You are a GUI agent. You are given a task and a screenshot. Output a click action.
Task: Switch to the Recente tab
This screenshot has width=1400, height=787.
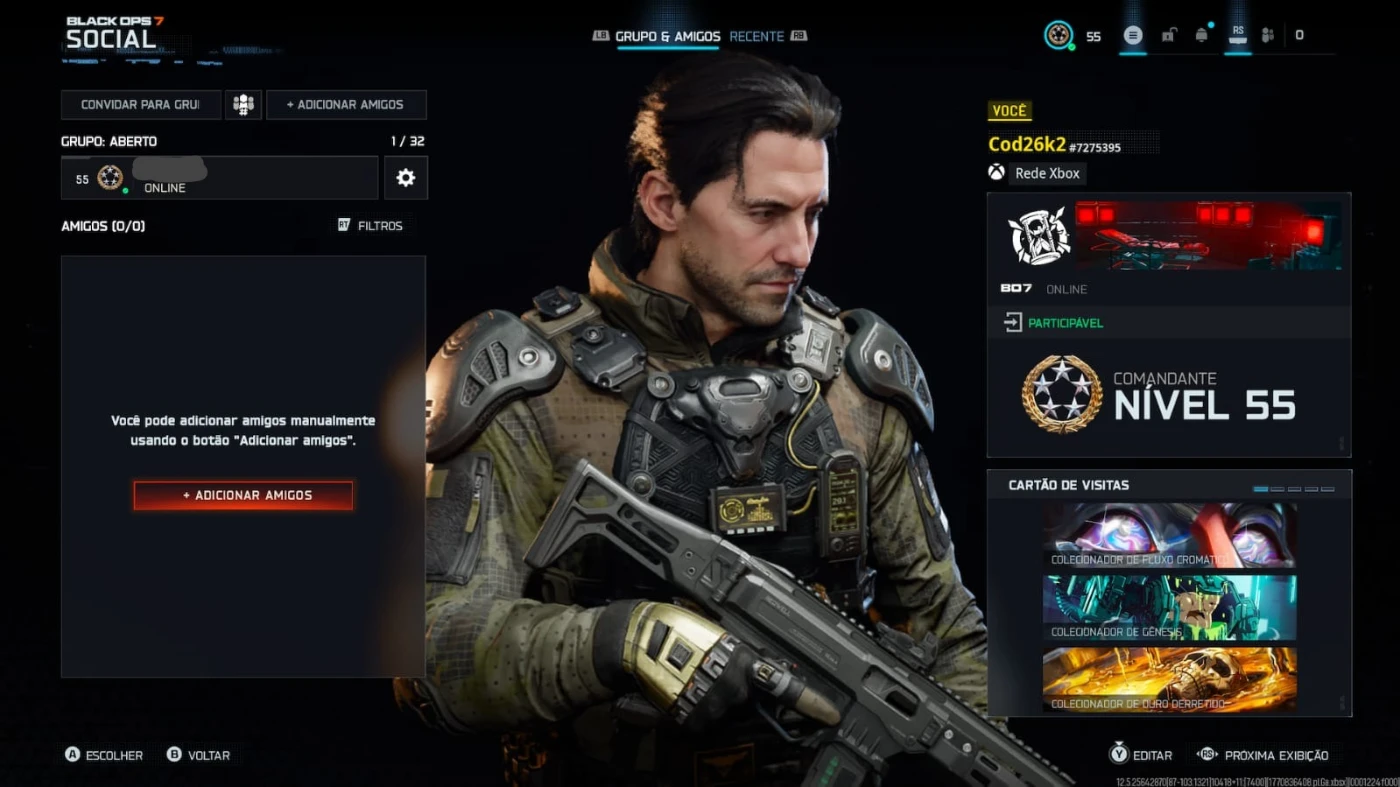pos(756,36)
